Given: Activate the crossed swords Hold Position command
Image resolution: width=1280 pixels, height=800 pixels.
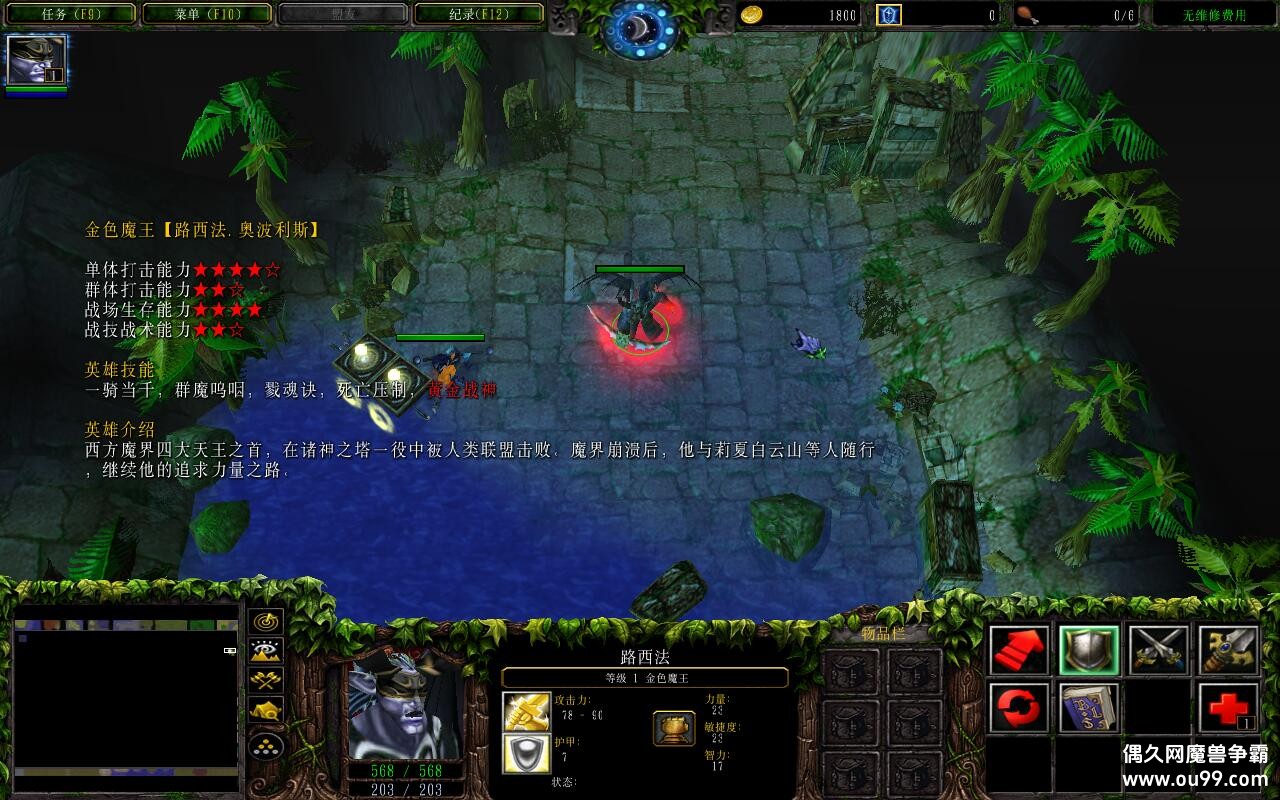Looking at the screenshot, I should click(x=1159, y=650).
